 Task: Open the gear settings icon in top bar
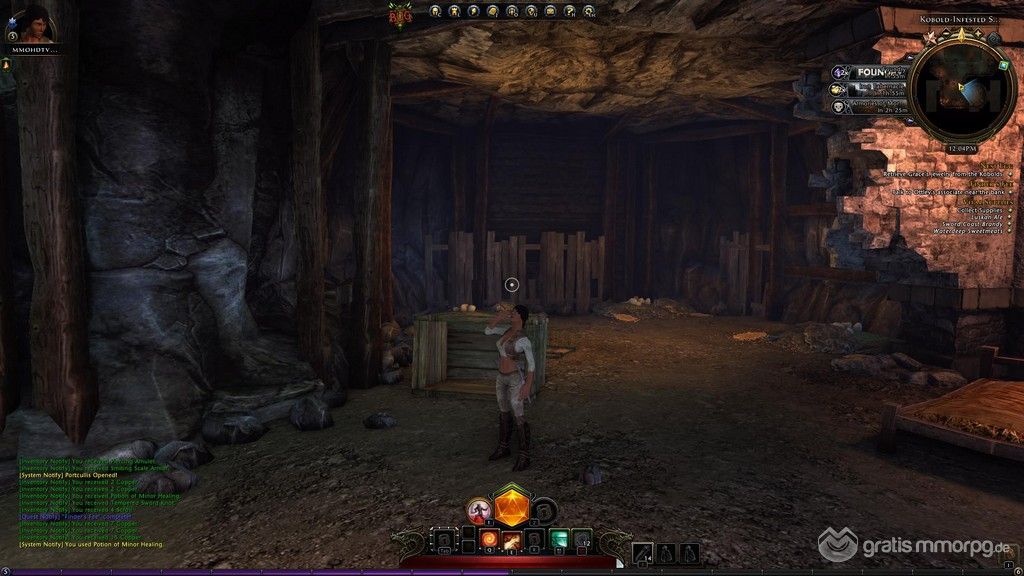pyautogui.click(x=589, y=12)
